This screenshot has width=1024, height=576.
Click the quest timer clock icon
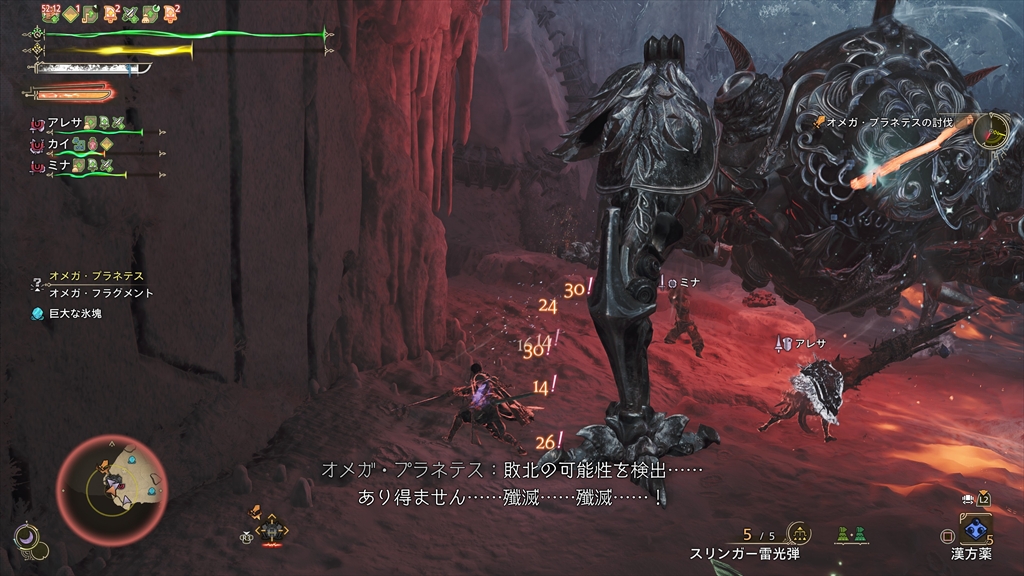(991, 130)
